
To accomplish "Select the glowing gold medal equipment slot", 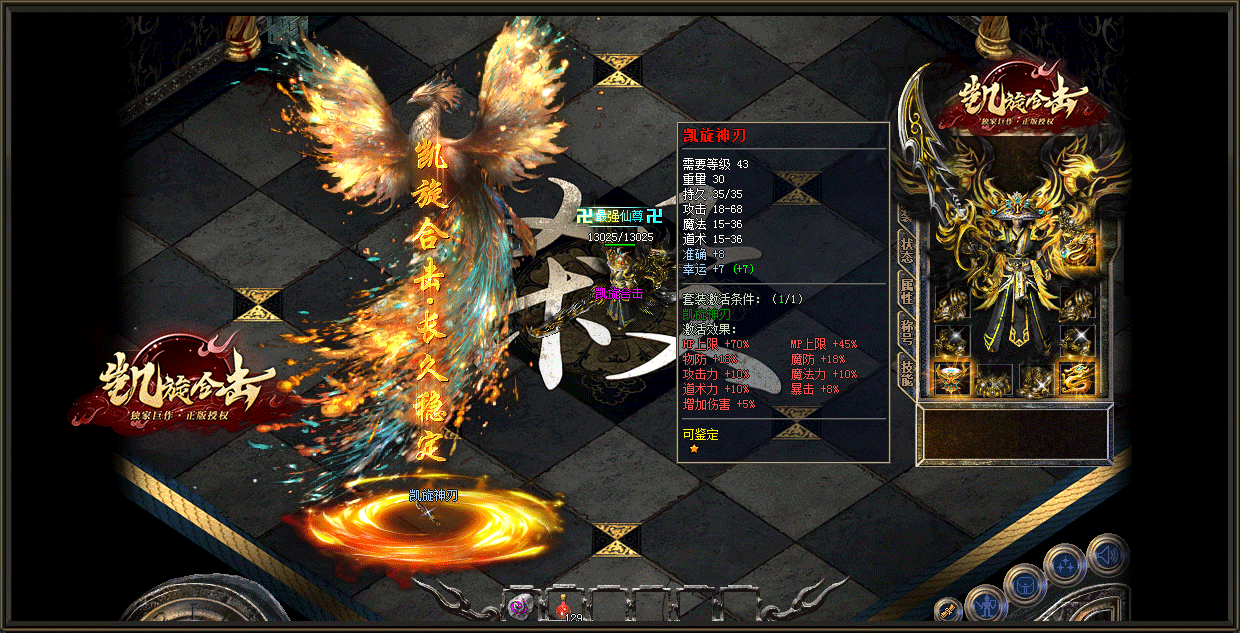I will pyautogui.click(x=950, y=379).
